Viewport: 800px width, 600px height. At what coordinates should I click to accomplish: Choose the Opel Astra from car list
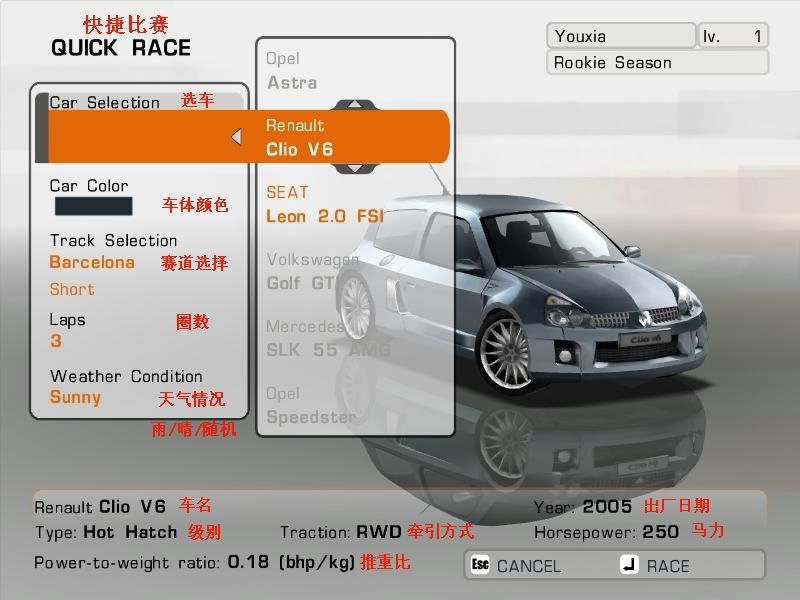292,71
